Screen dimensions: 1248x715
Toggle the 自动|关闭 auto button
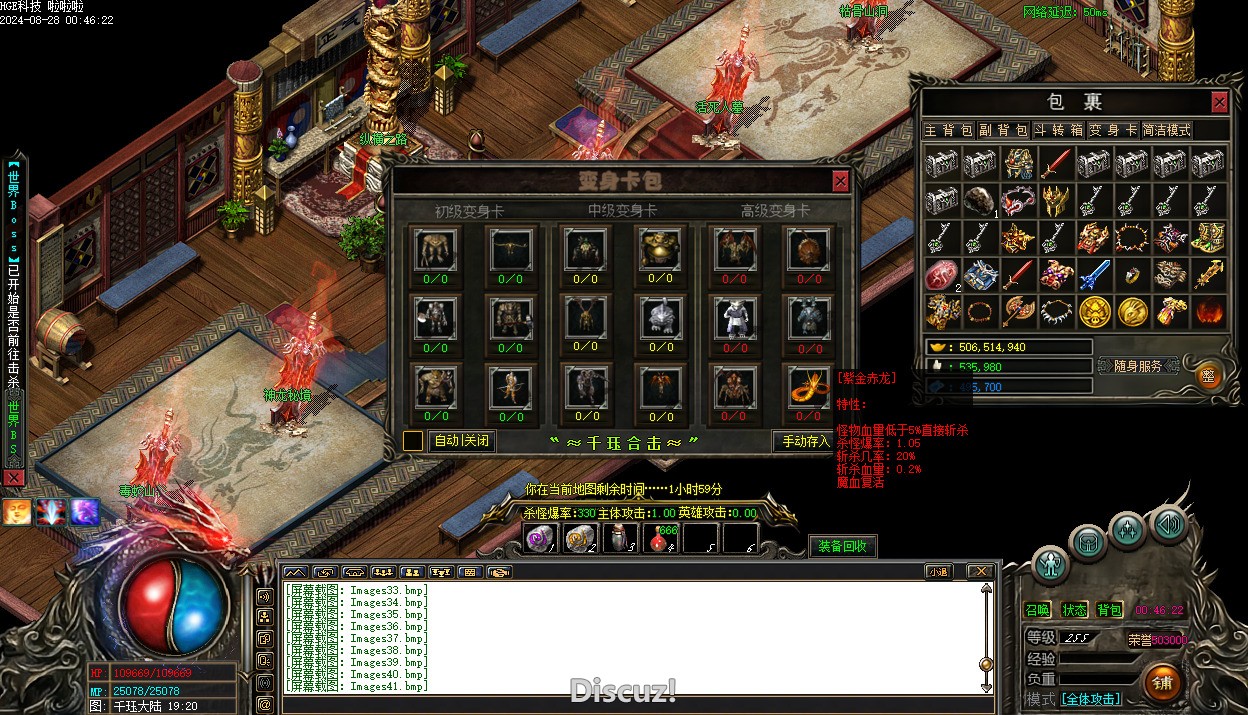pyautogui.click(x=462, y=441)
